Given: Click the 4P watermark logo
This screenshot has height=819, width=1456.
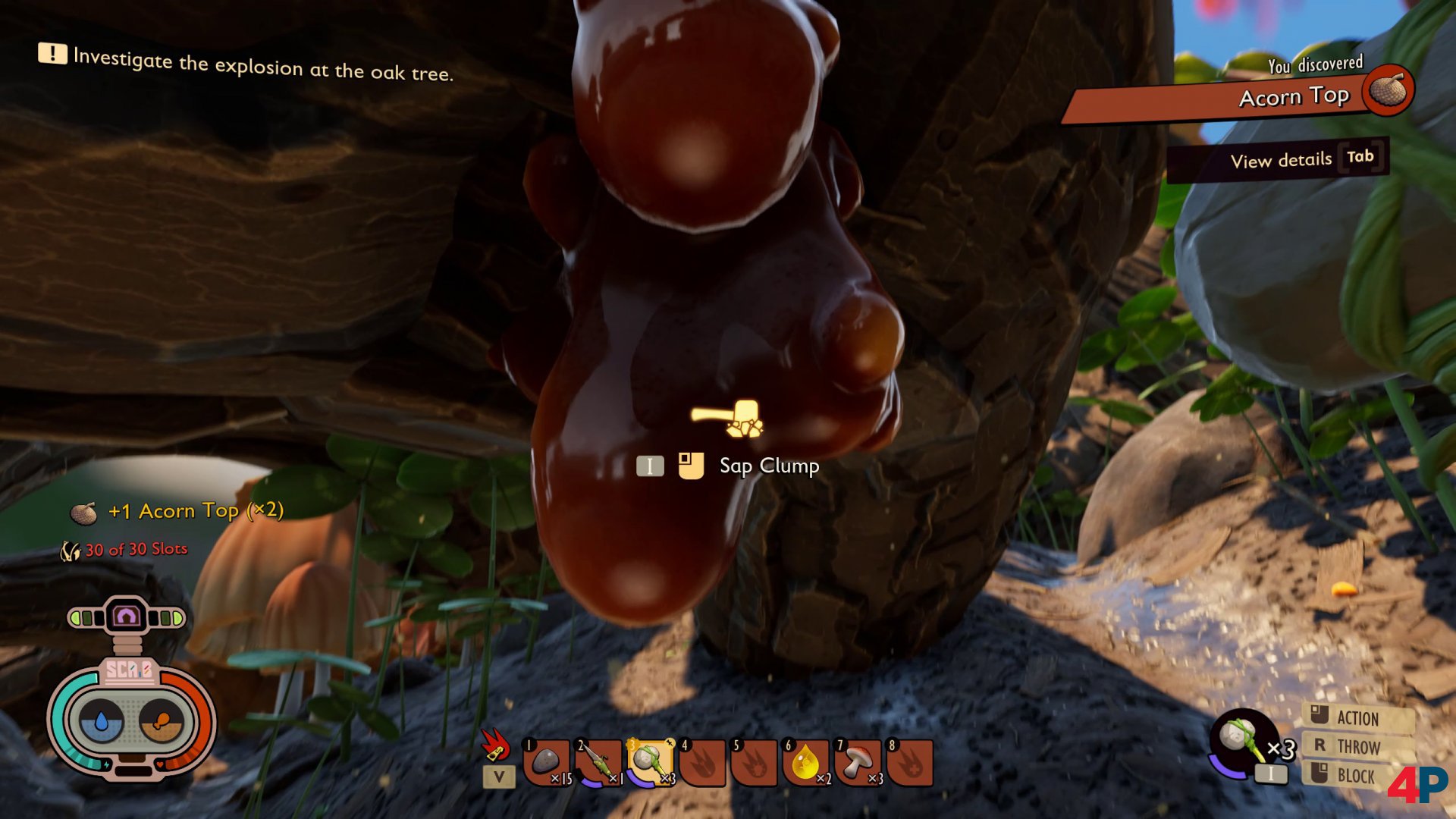Looking at the screenshot, I should click(x=1417, y=785).
